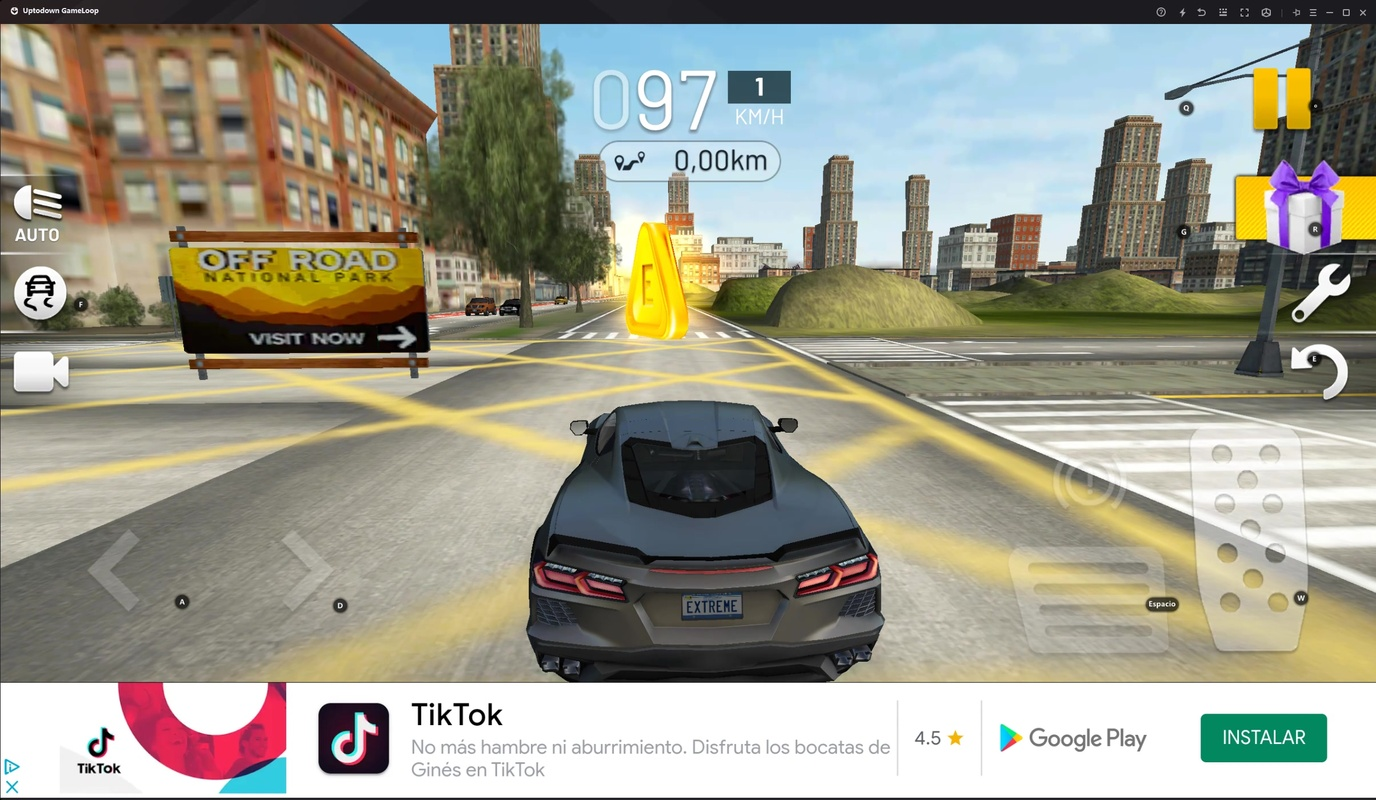The height and width of the screenshot is (800, 1376).
Task: Open GameLoop keyboard mapping settings
Action: tap(1223, 12)
